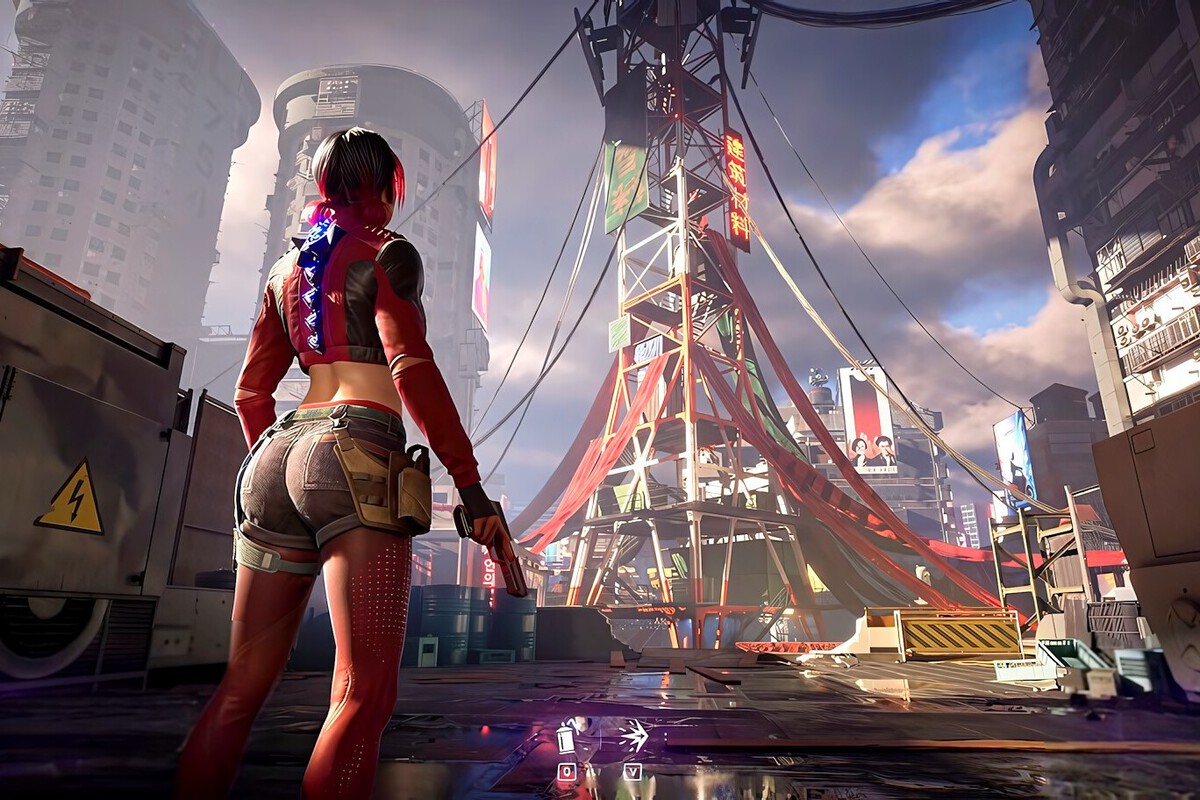This screenshot has width=1200, height=800.
Task: Activate the spray can ability icon
Action: (567, 738)
